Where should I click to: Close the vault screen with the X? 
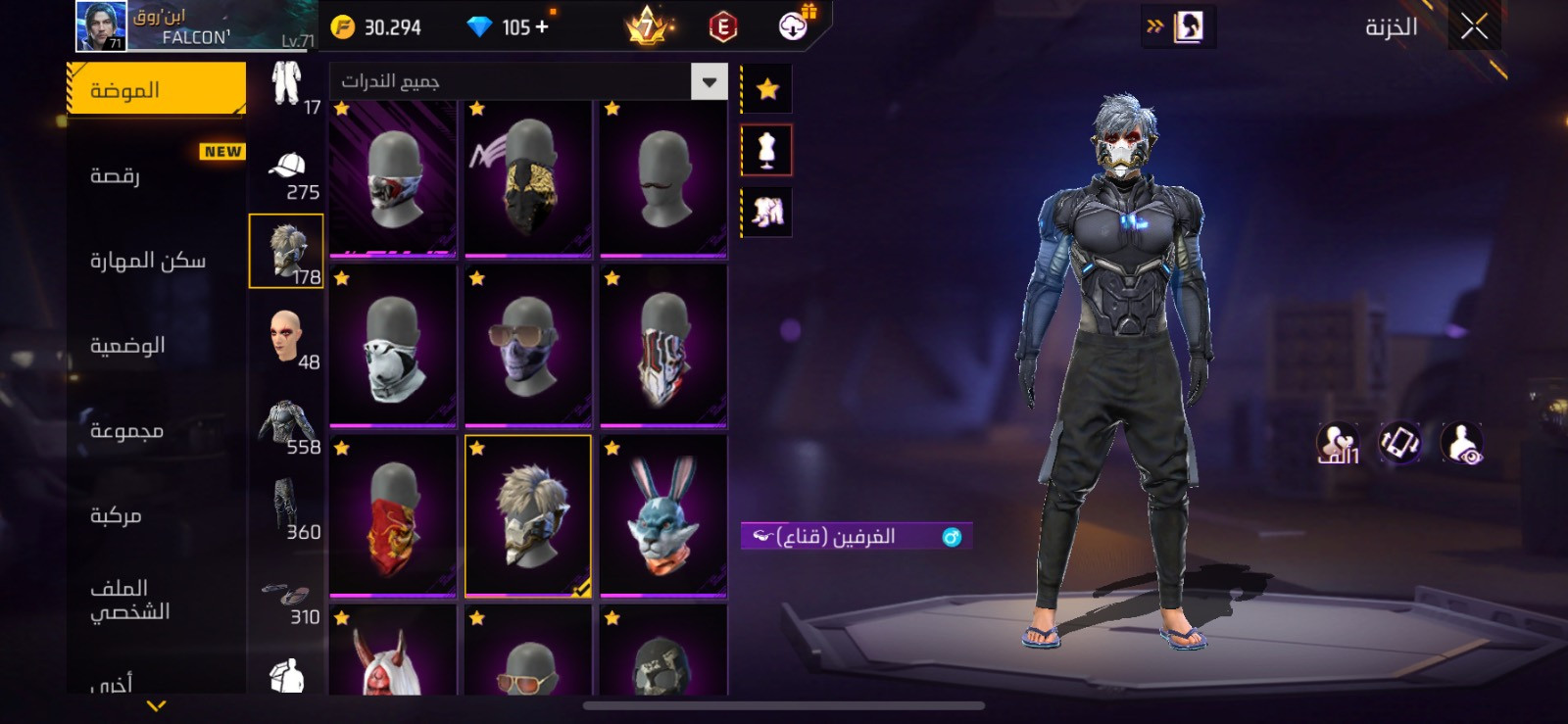pyautogui.click(x=1473, y=27)
